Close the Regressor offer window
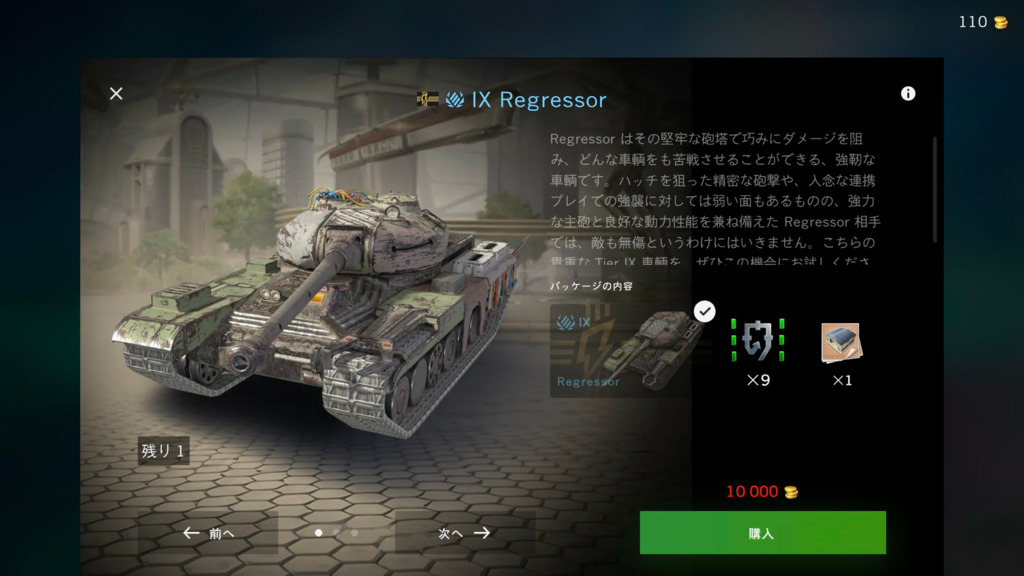The image size is (1024, 576). coord(116,94)
